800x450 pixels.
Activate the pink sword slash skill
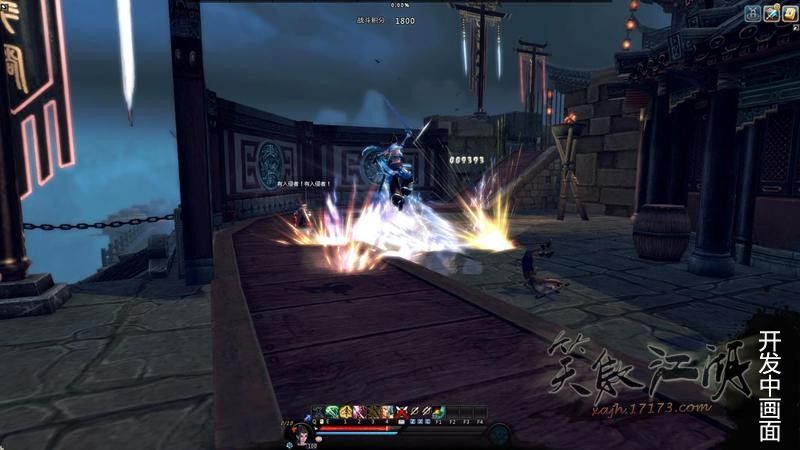coord(360,411)
